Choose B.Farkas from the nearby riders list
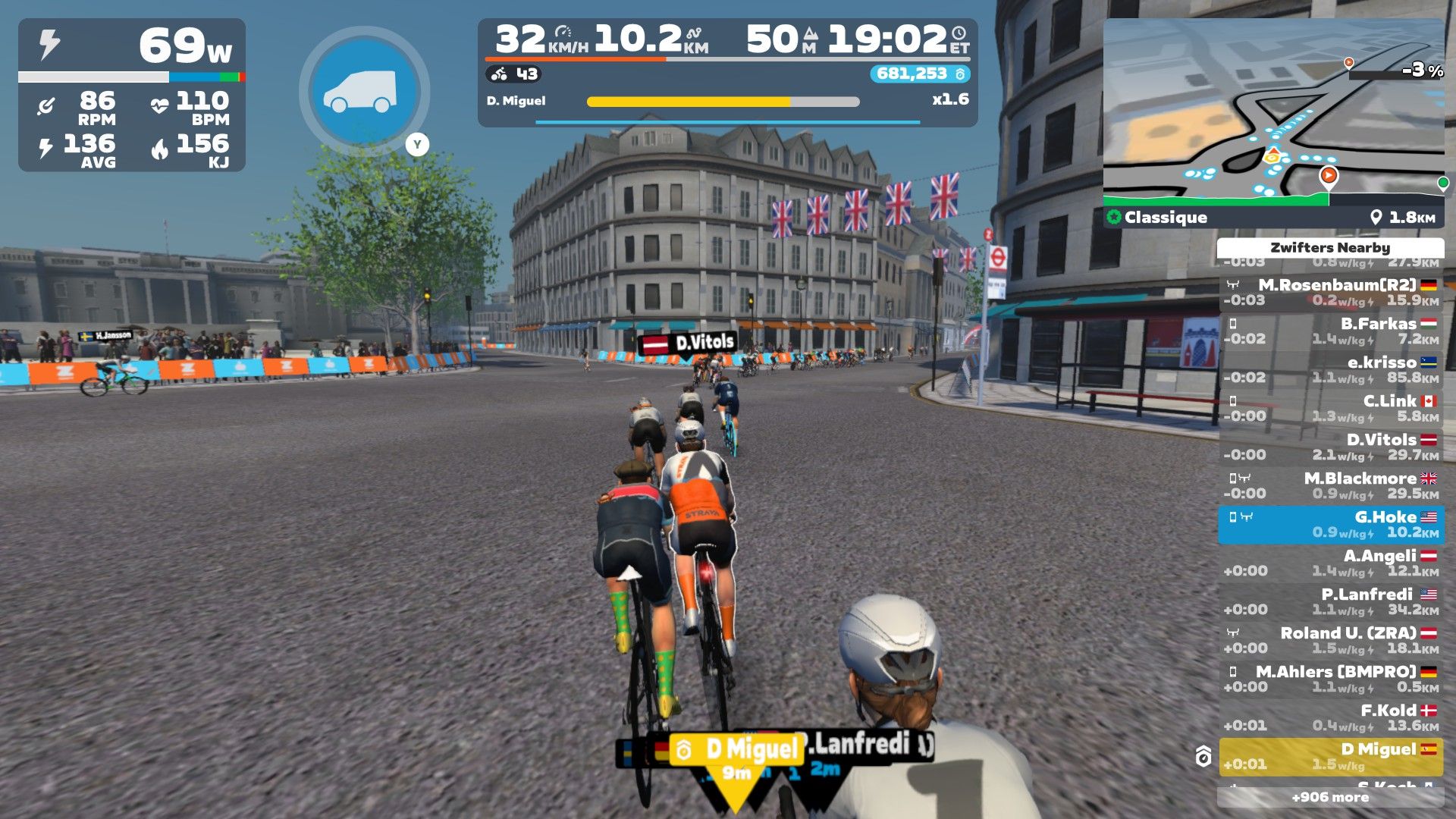Screen dimensions: 1456x819 pyautogui.click(x=1331, y=331)
